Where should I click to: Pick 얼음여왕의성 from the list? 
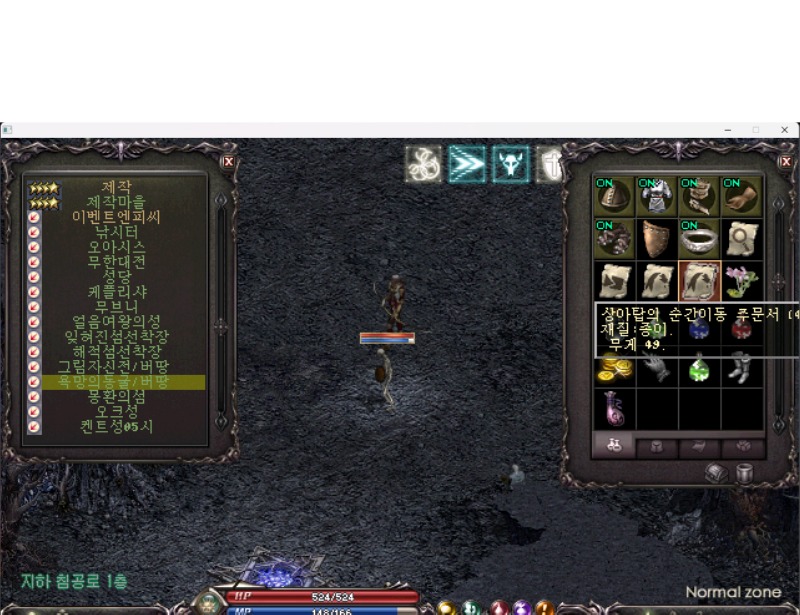pos(116,322)
